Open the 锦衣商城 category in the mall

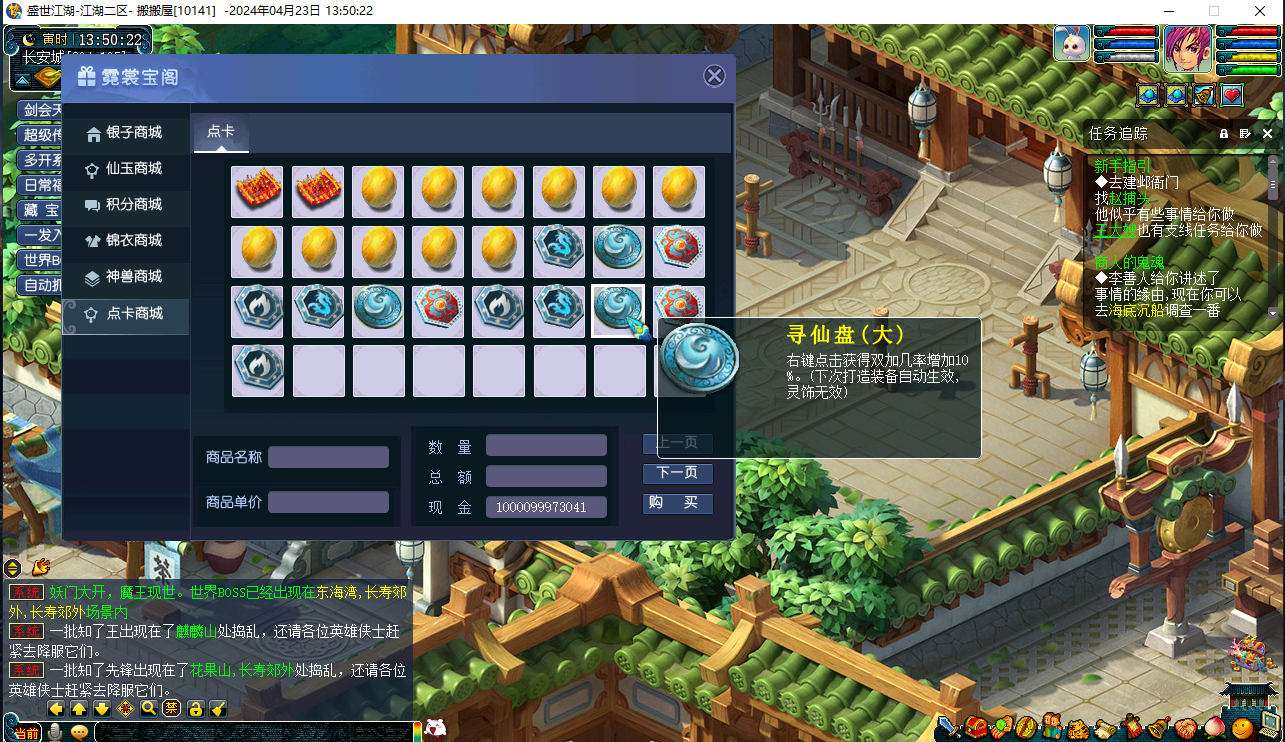(x=125, y=241)
